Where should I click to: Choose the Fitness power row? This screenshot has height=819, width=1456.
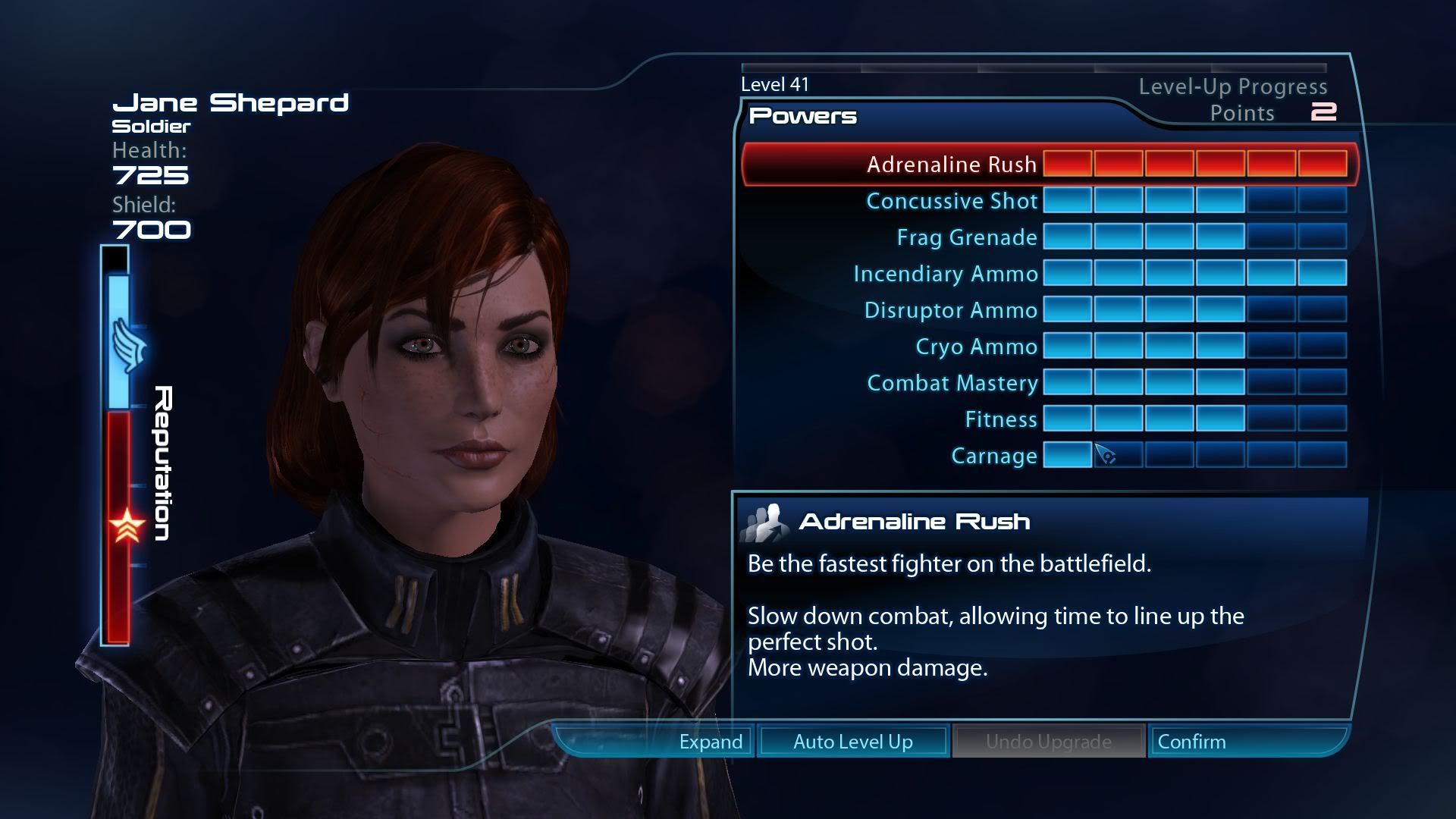[x=1001, y=419]
